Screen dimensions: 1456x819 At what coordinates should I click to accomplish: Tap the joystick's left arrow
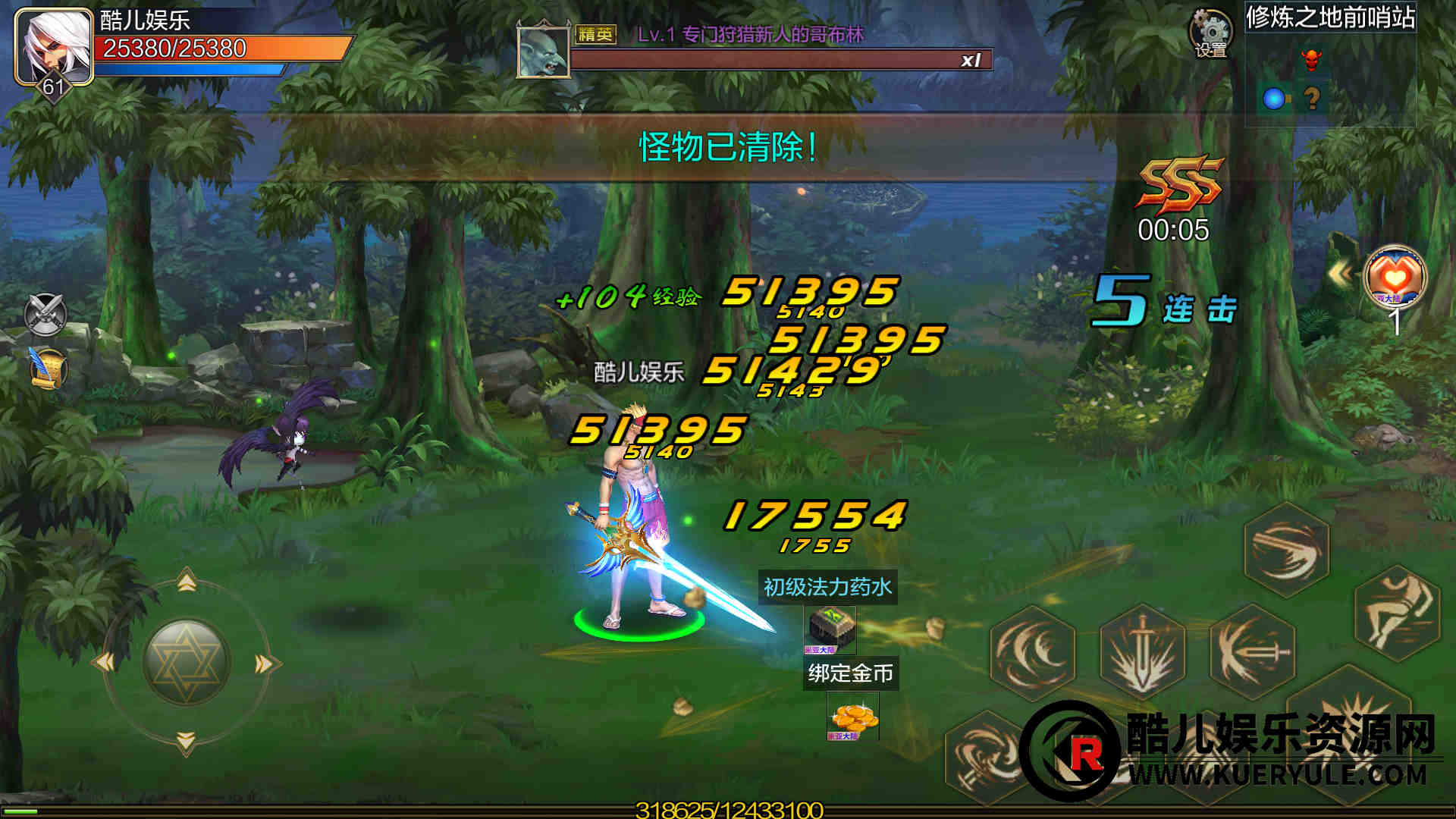tap(105, 663)
